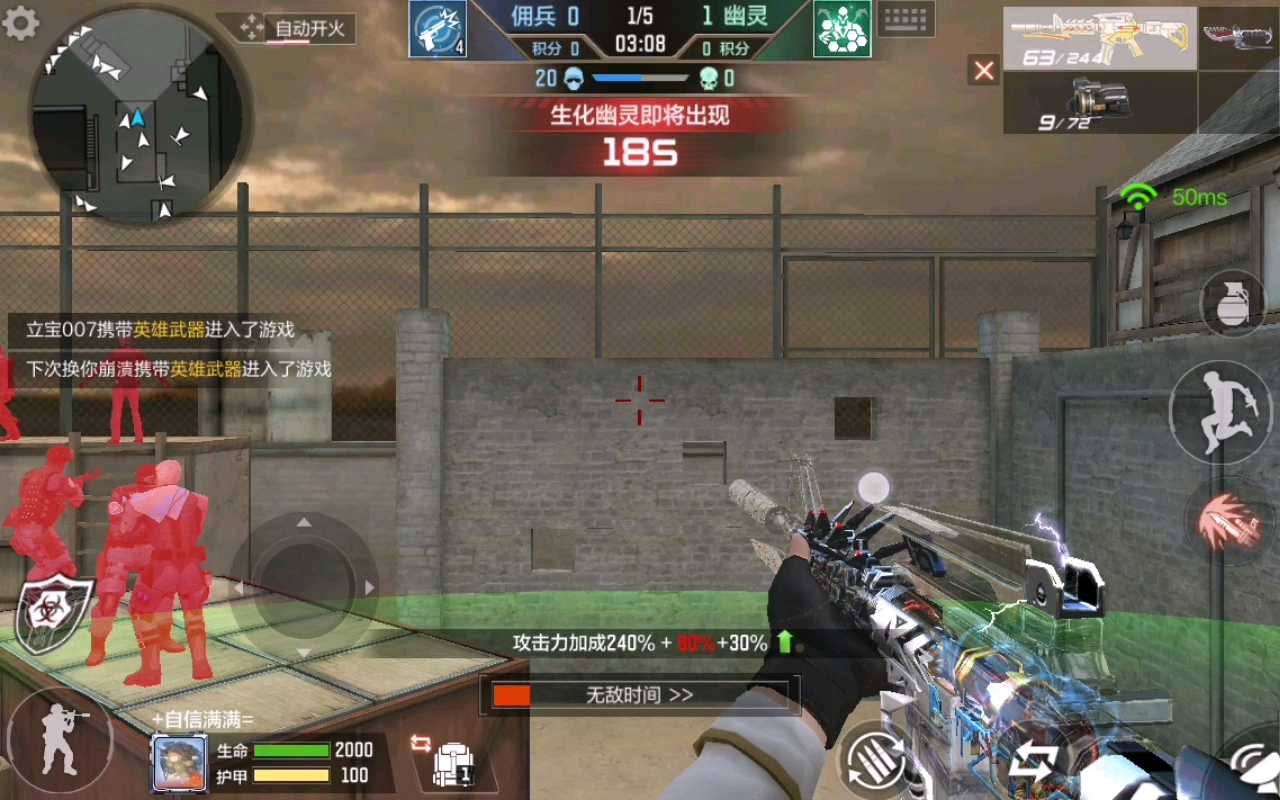Select the secondary weapon slot showing 9/72
This screenshot has height=800, width=1280.
pyautogui.click(x=1099, y=103)
